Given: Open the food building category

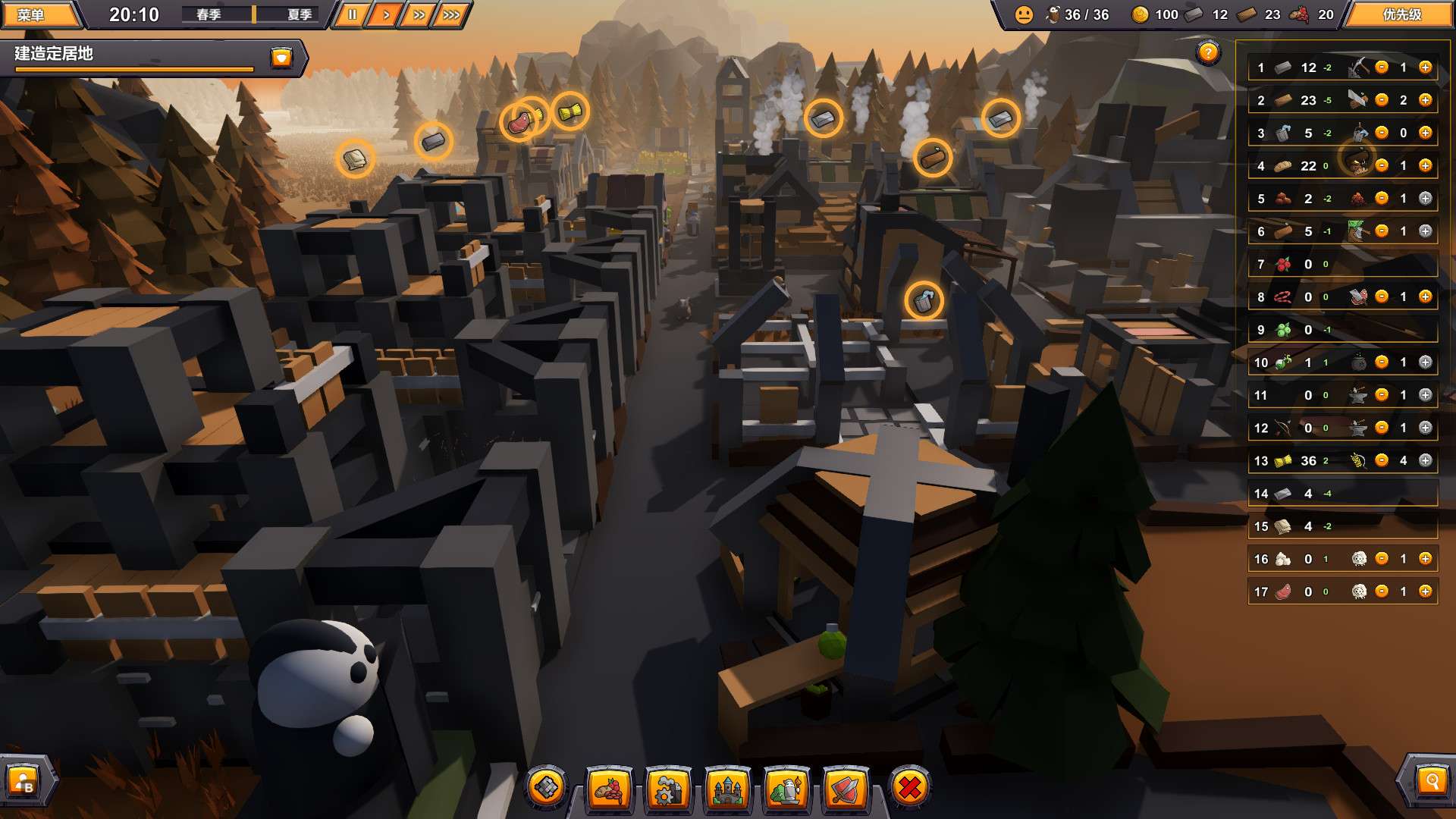Looking at the screenshot, I should (x=607, y=789).
